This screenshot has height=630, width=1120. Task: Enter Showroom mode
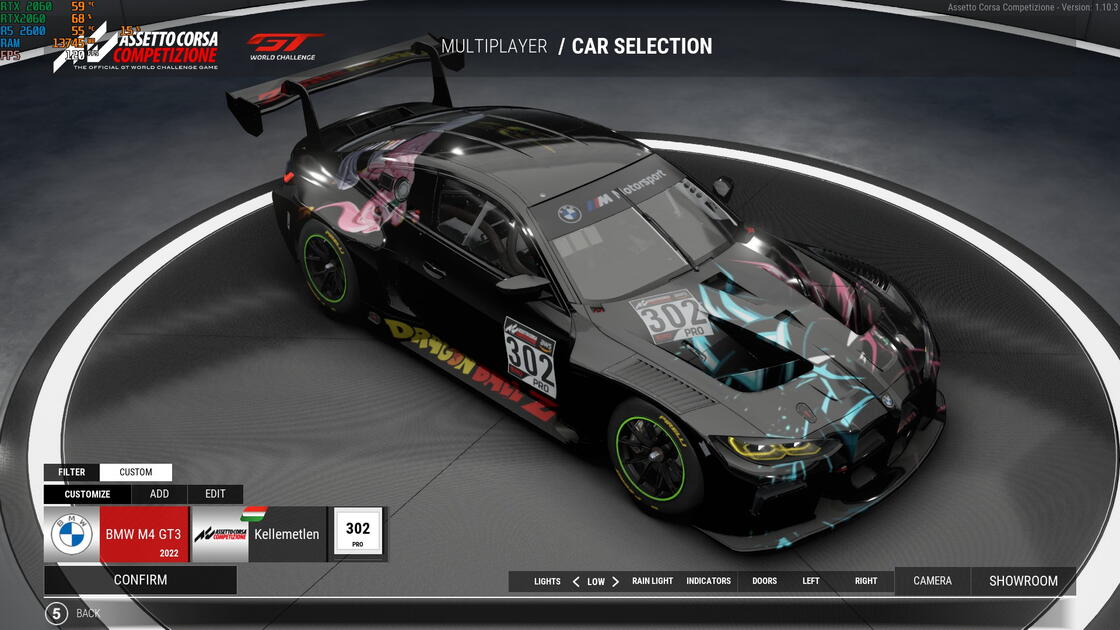coord(1023,581)
